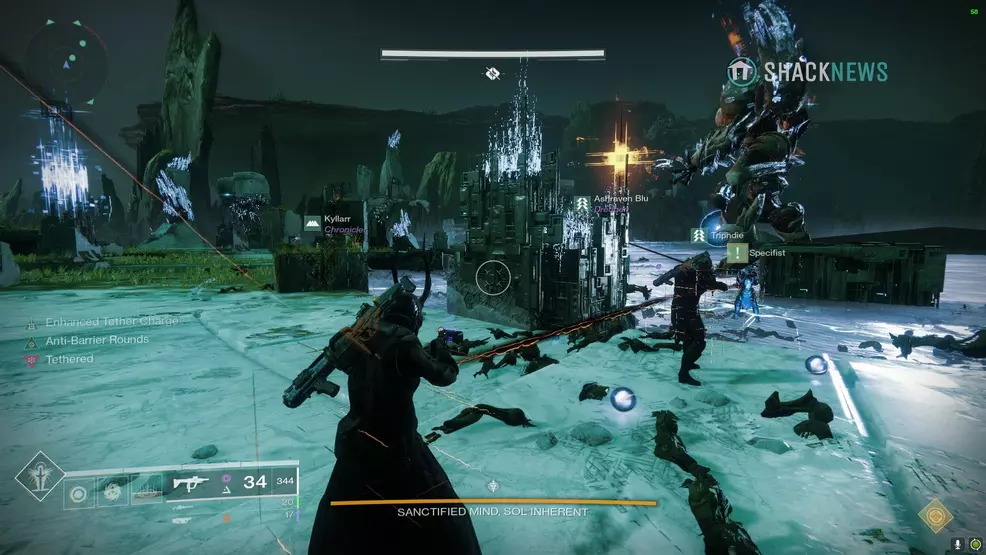The image size is (986, 555).
Task: Click the Tethered debuff icon
Action: tap(32, 359)
